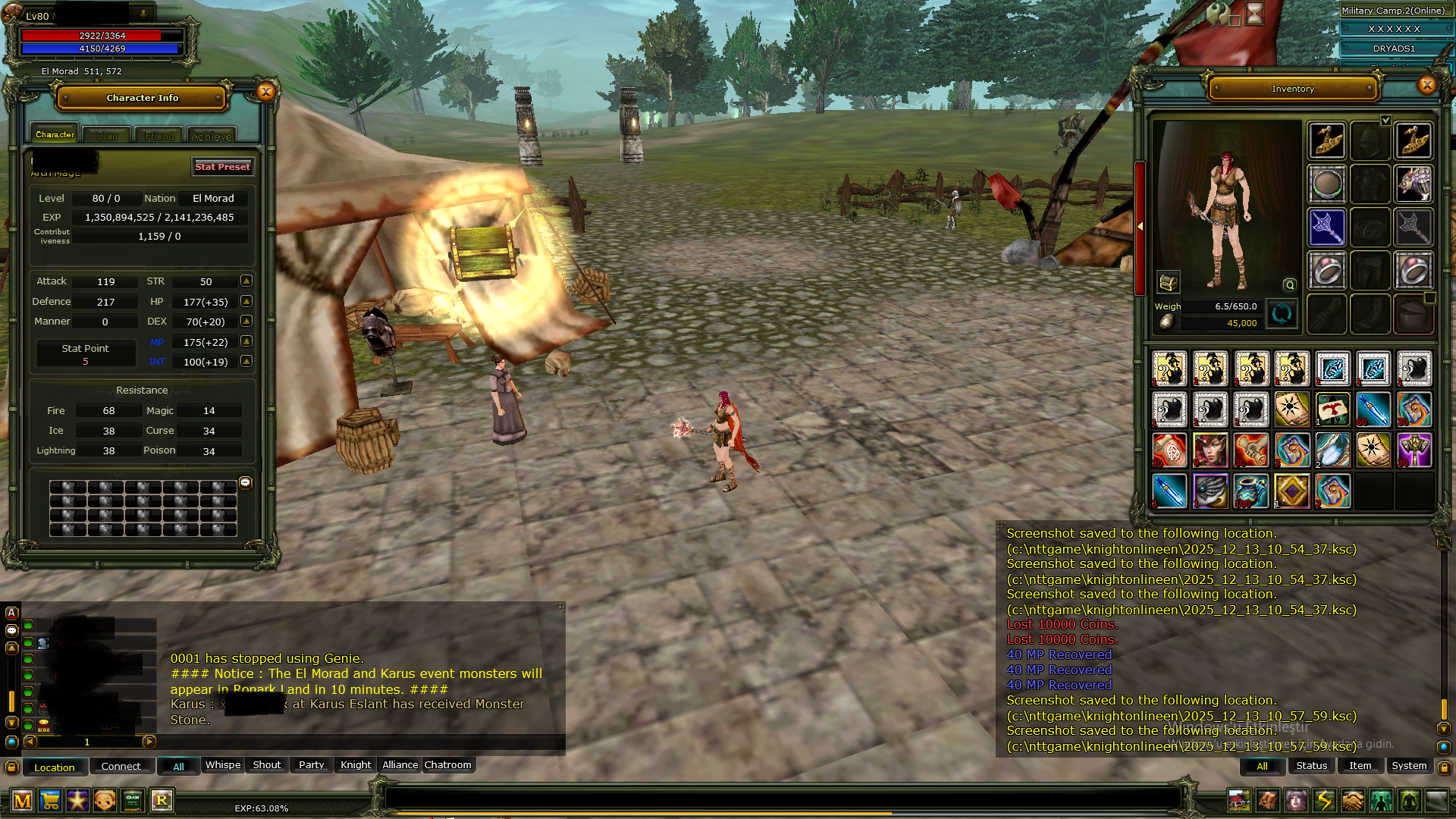Click the Location button
The image size is (1456, 819).
(x=55, y=767)
